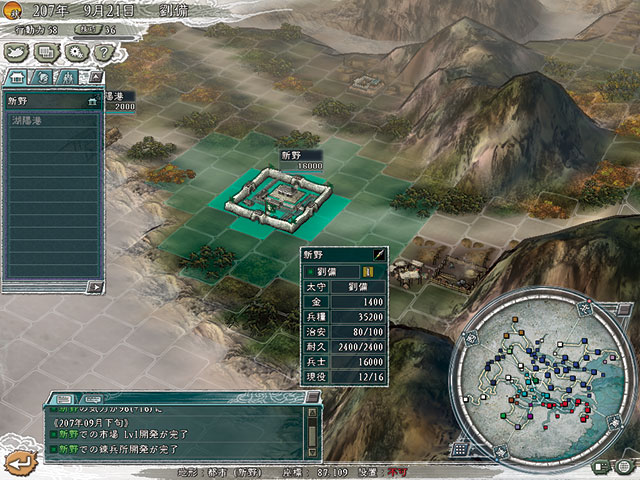Click the pin icon on 新野 info panel
Viewport: 640px width, 480px height.
[379, 255]
